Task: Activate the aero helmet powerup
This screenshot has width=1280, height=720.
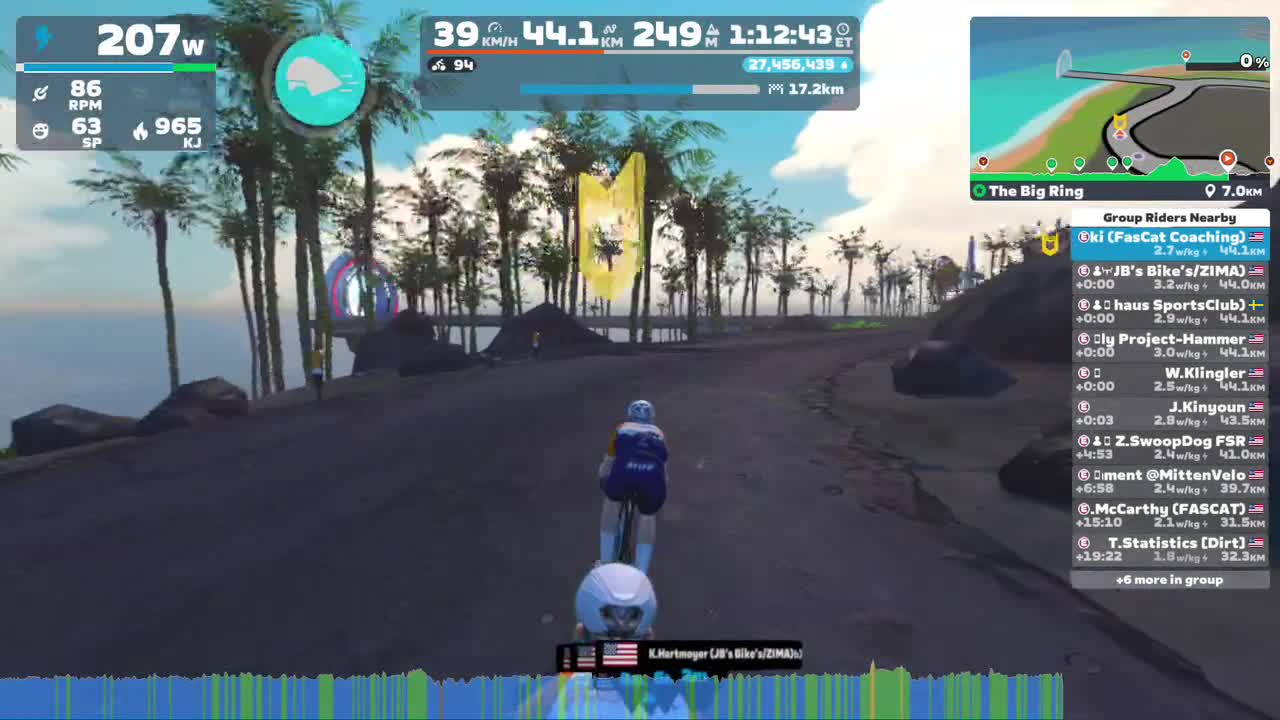Action: (x=320, y=80)
